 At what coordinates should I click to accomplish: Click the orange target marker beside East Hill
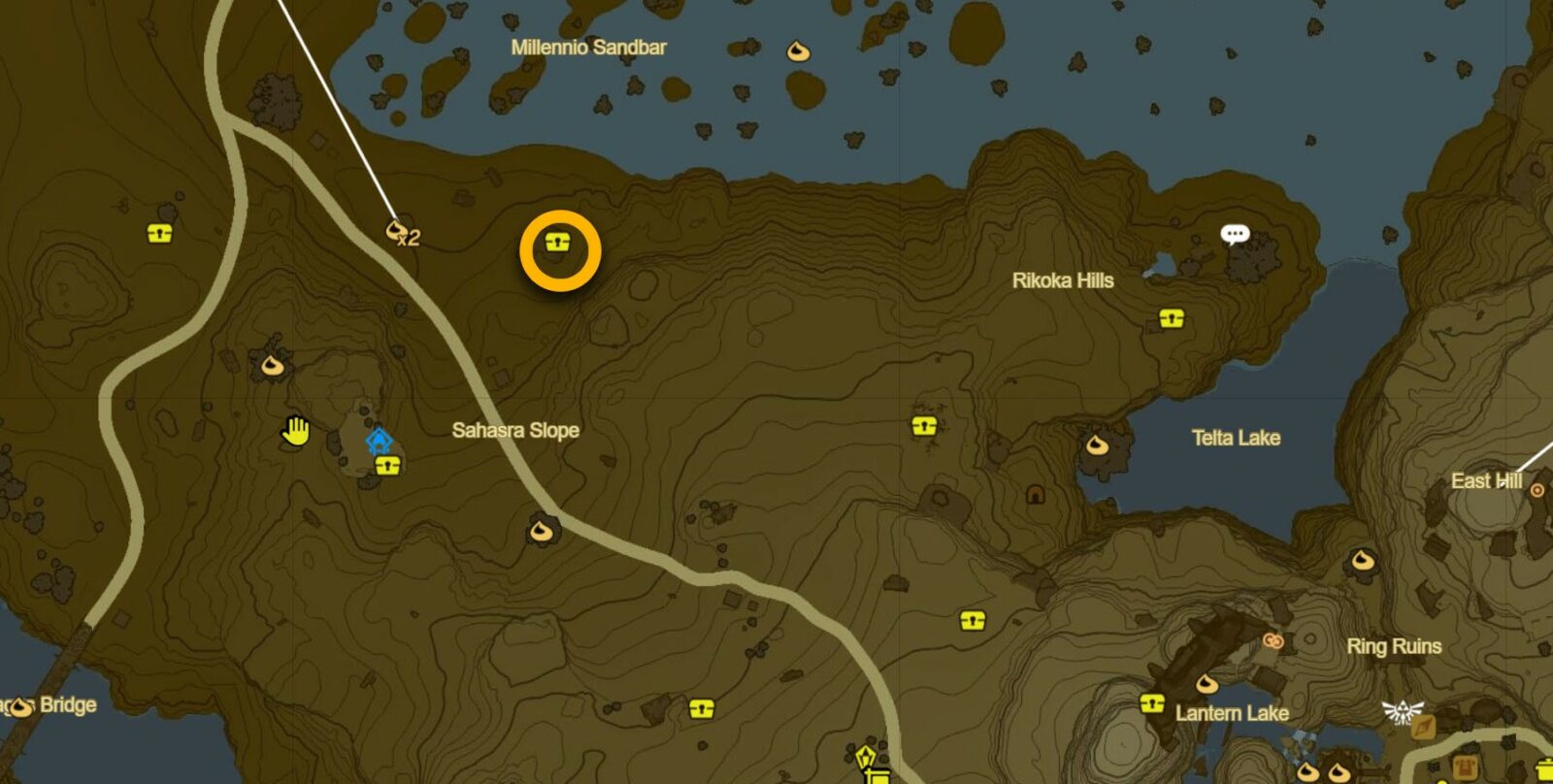coord(1537,490)
